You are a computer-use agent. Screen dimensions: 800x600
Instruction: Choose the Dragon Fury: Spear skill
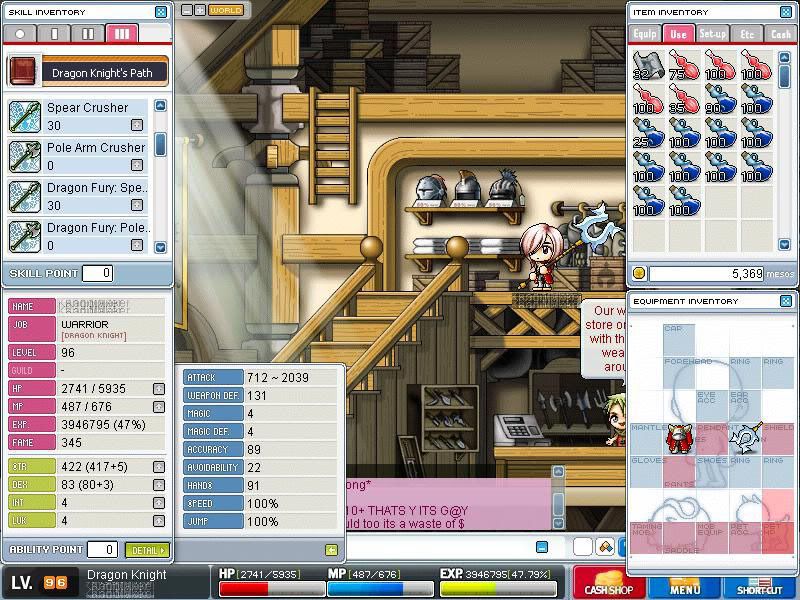[x=97, y=188]
